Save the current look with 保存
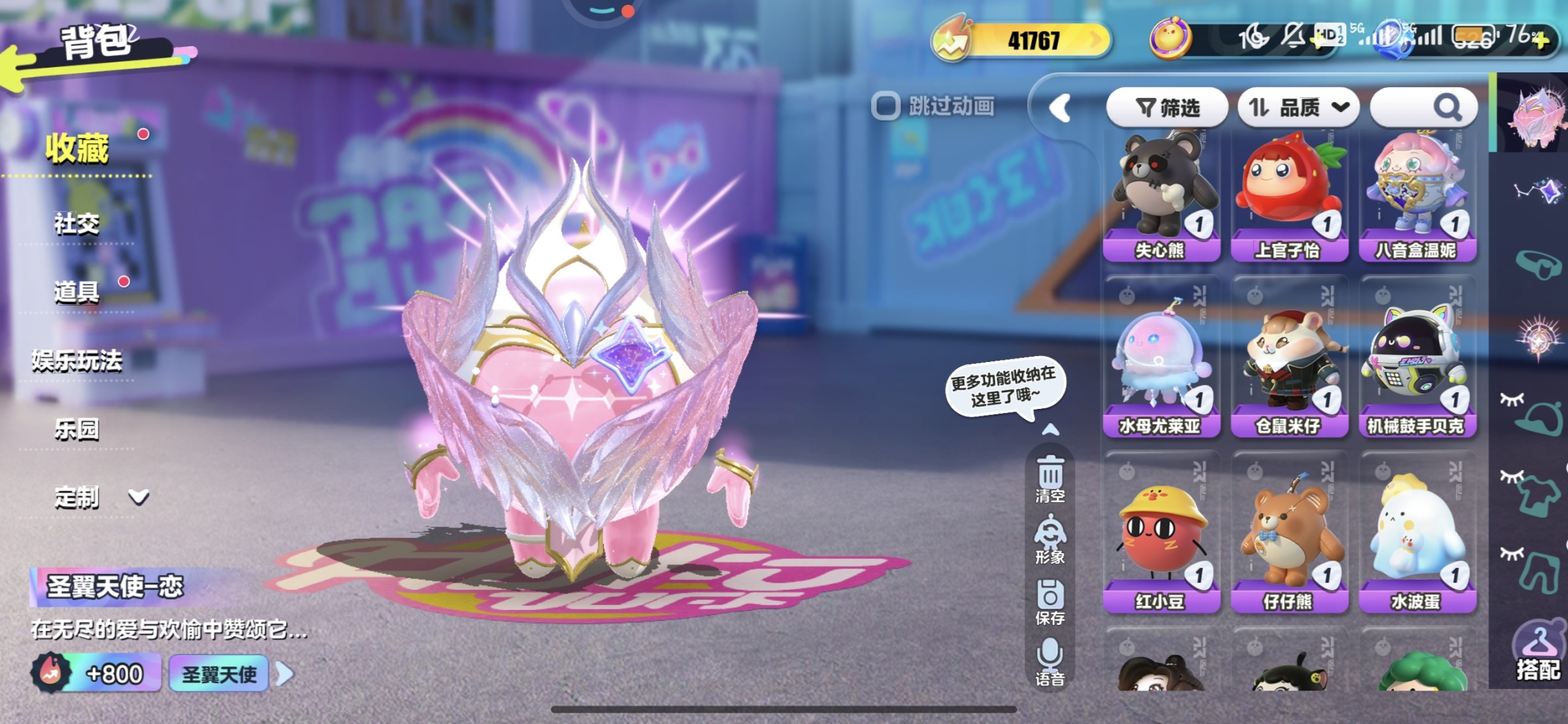 (x=1050, y=602)
